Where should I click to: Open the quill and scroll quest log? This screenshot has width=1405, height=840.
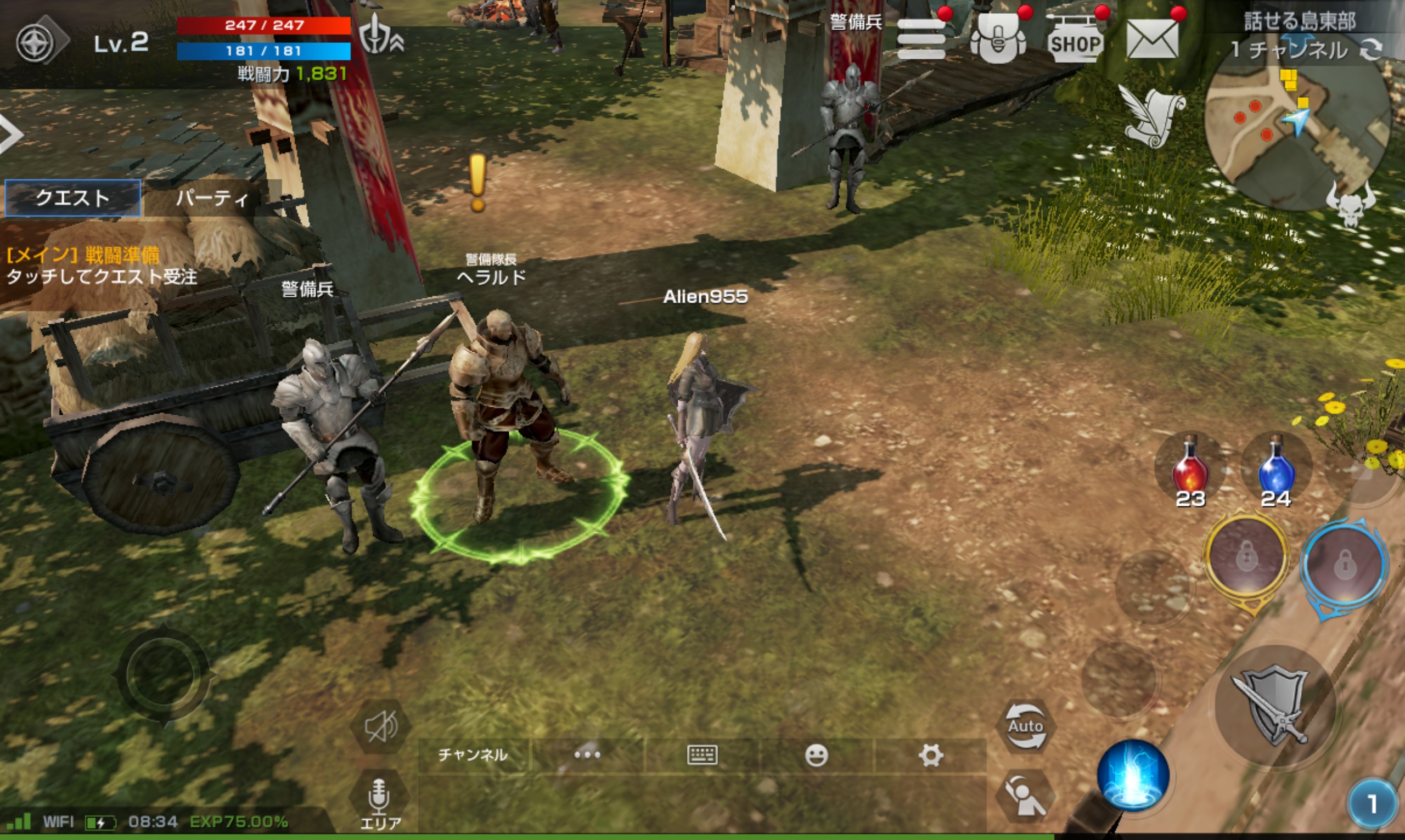pos(1153,118)
